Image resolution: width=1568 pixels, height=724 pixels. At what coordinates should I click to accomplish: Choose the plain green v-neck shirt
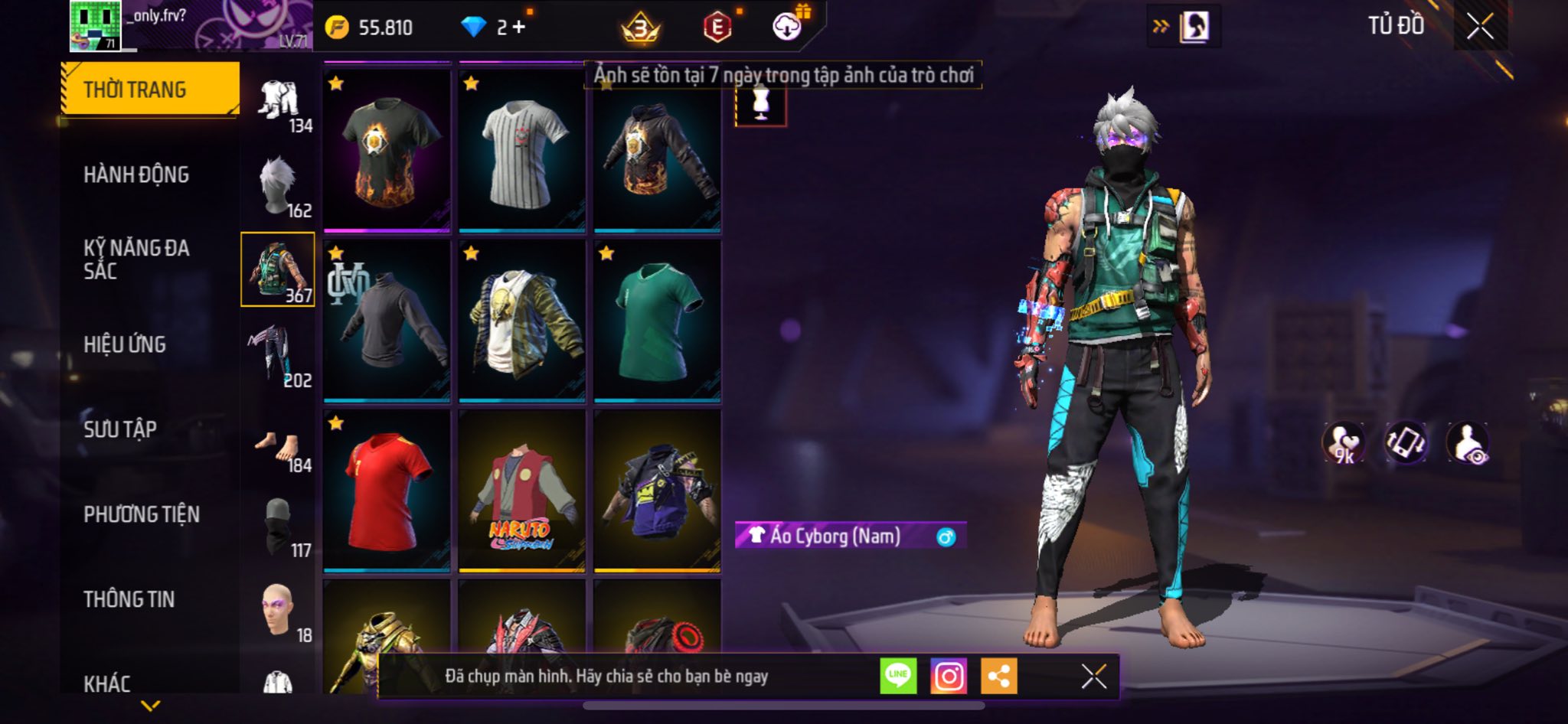tap(658, 321)
